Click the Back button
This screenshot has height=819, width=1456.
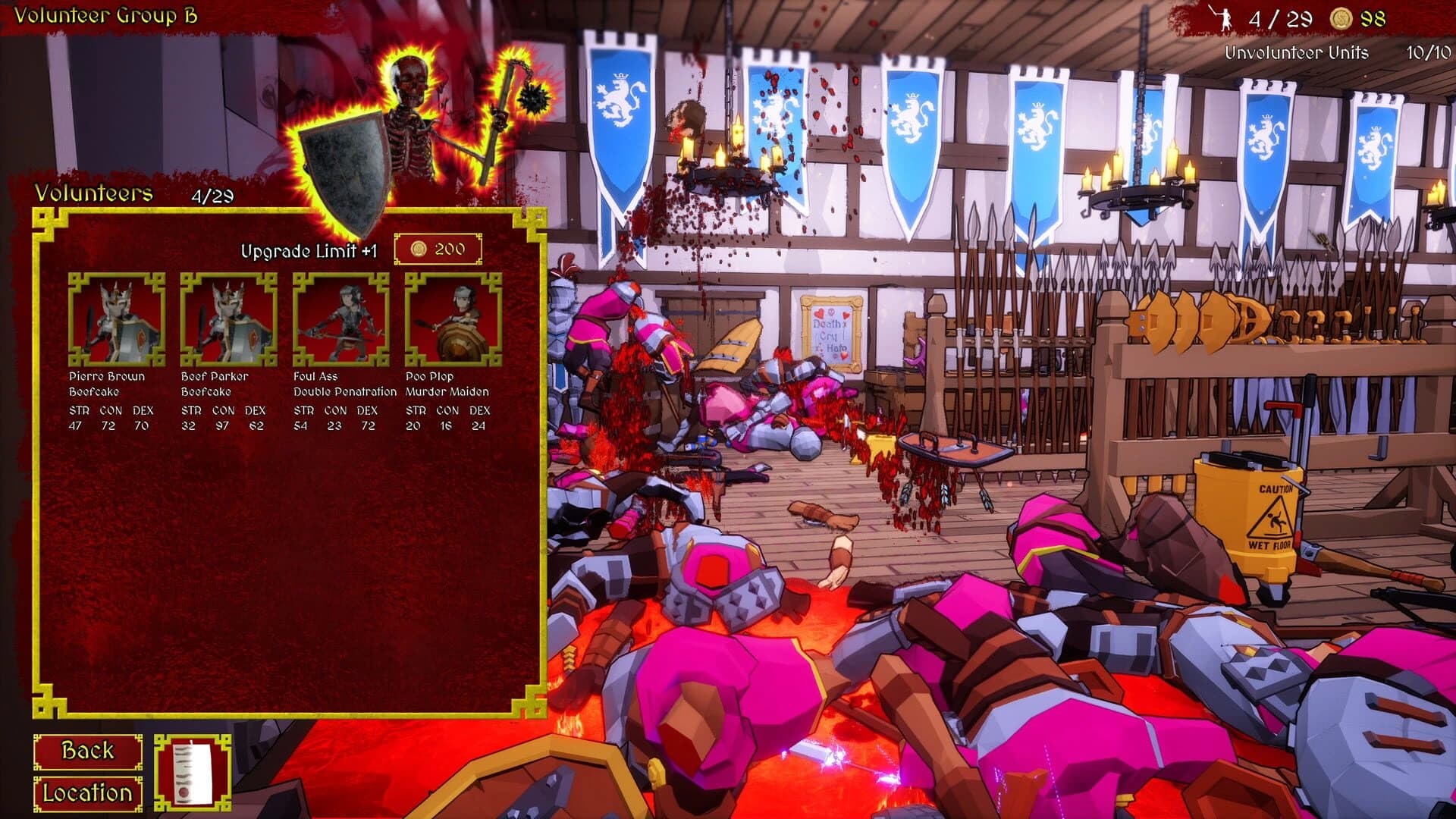(87, 752)
